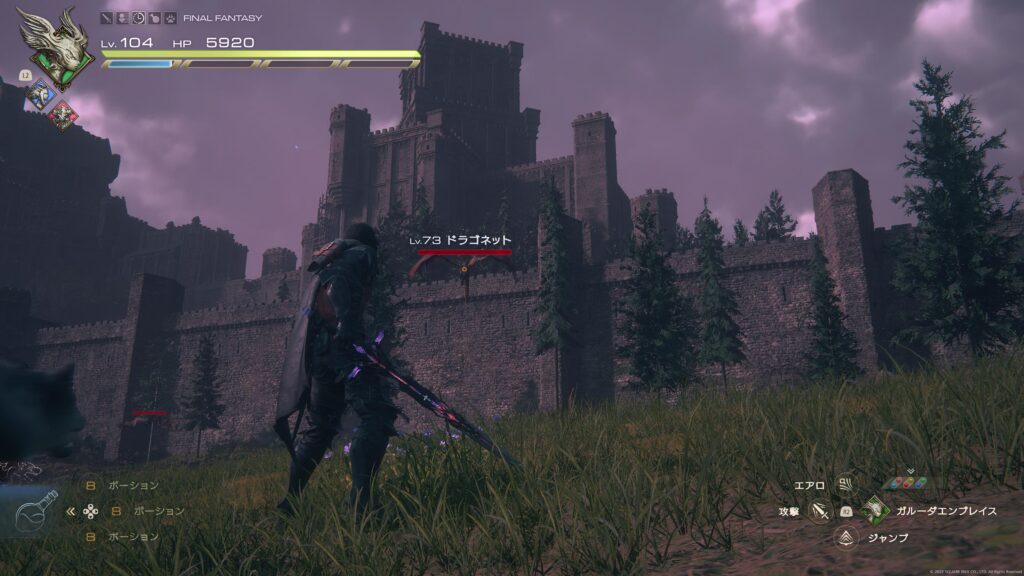Click the sword status icon
This screenshot has height=576, width=1024.
(107, 18)
